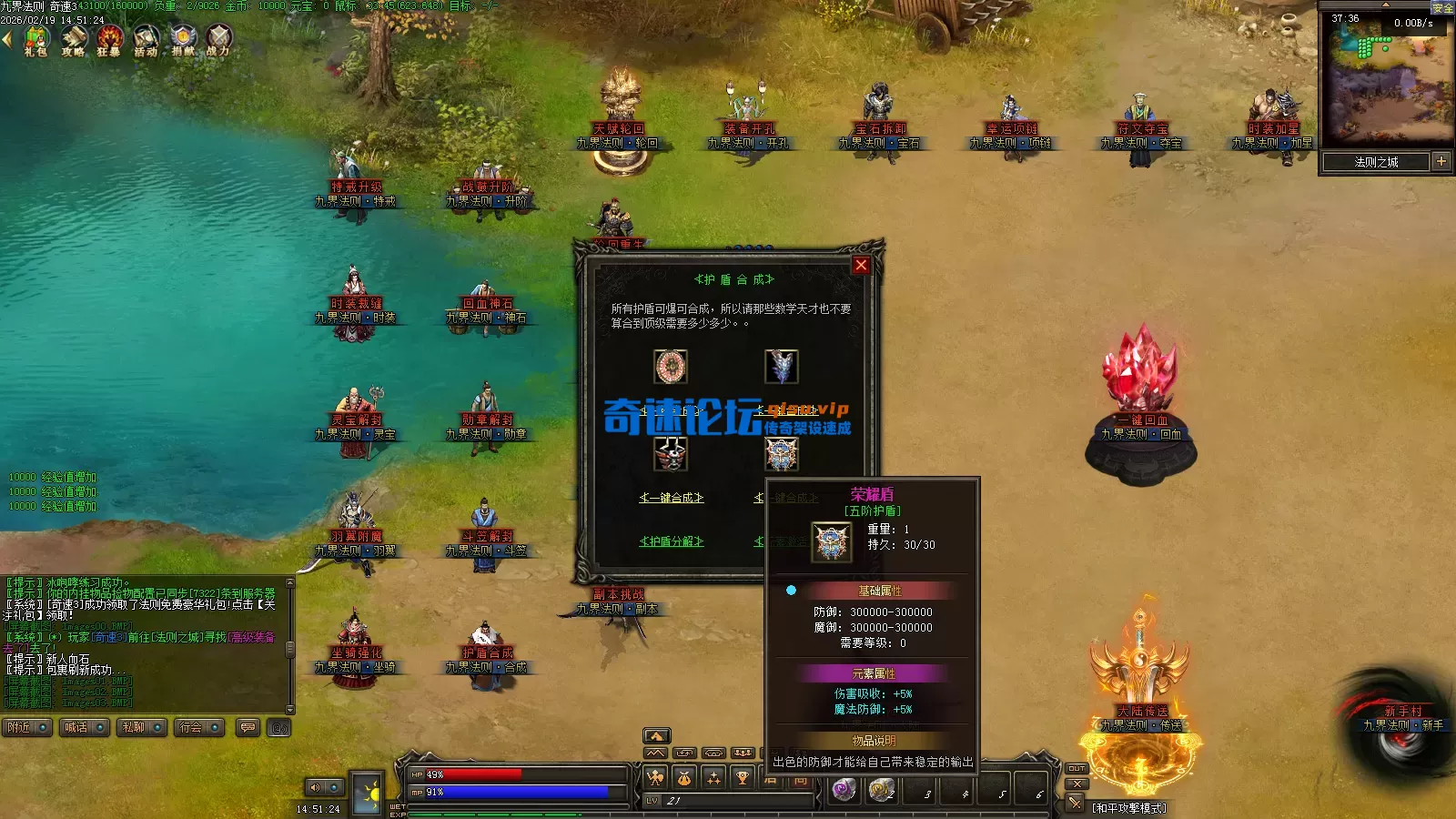Screen dimensions: 1456x819
Task: Collapse the top icon bar with the arrow
Action: pyautogui.click(x=6, y=39)
